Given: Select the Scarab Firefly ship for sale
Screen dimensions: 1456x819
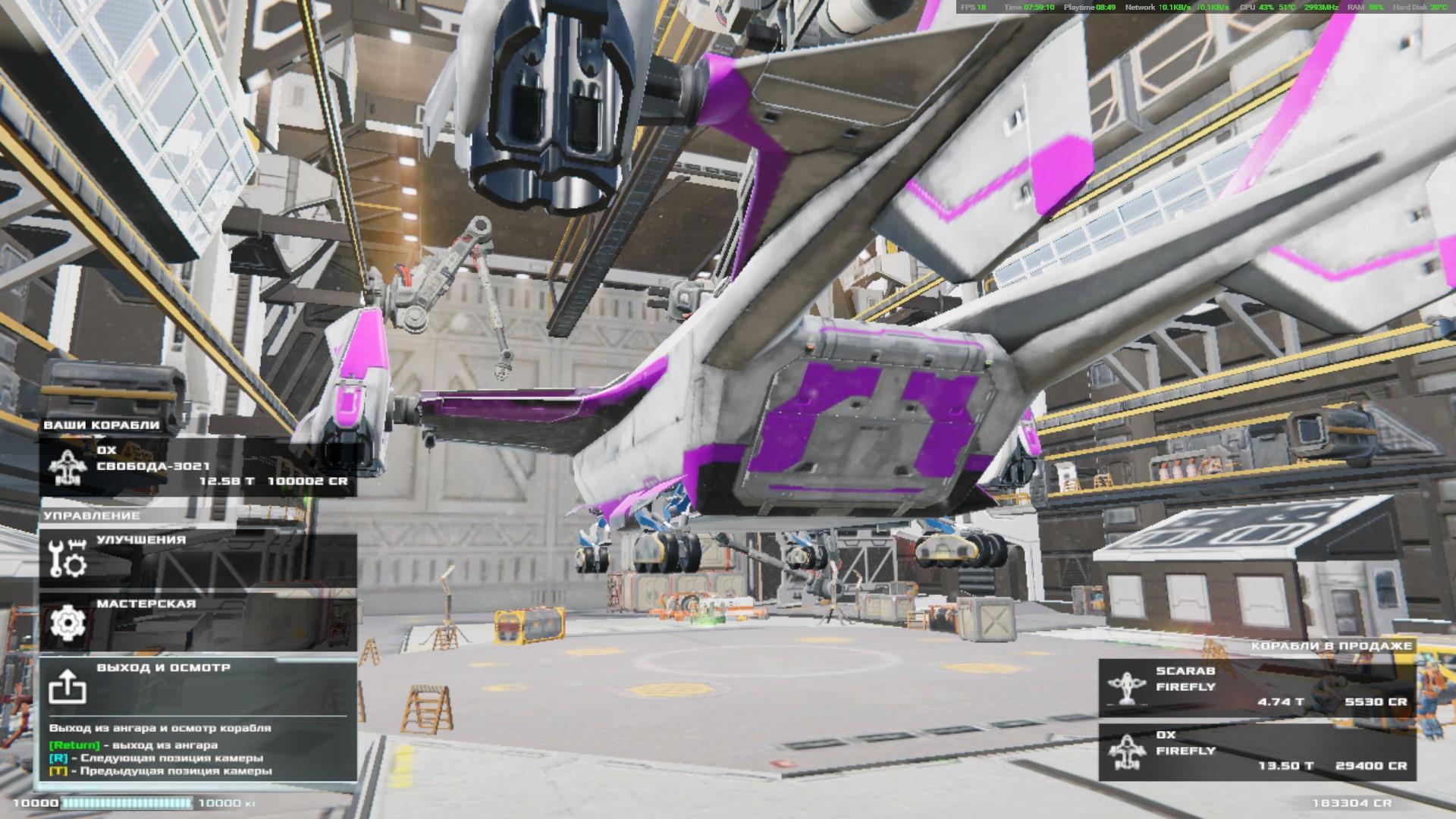Looking at the screenshot, I should (1257, 686).
